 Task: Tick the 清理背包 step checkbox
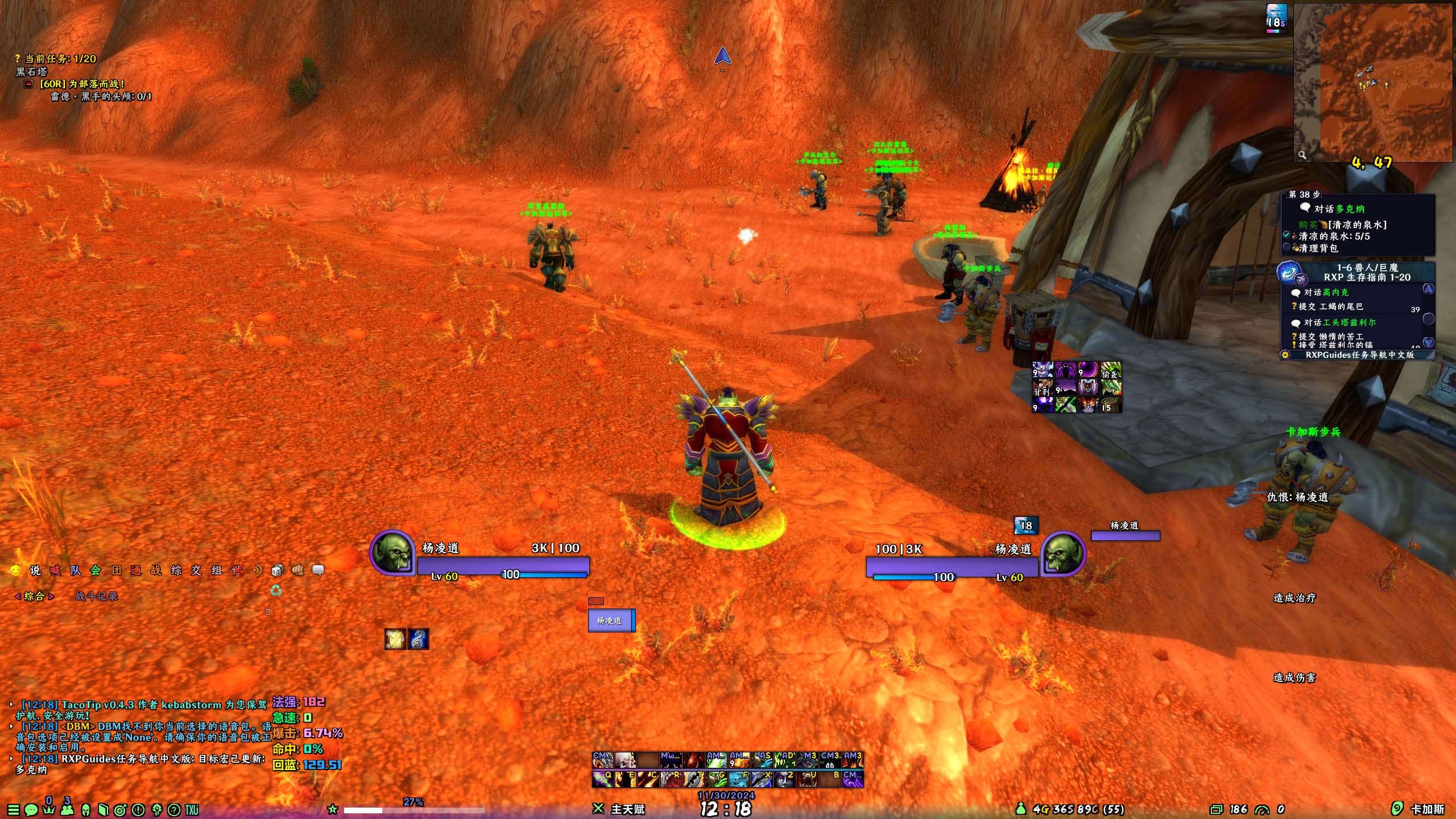1287,247
